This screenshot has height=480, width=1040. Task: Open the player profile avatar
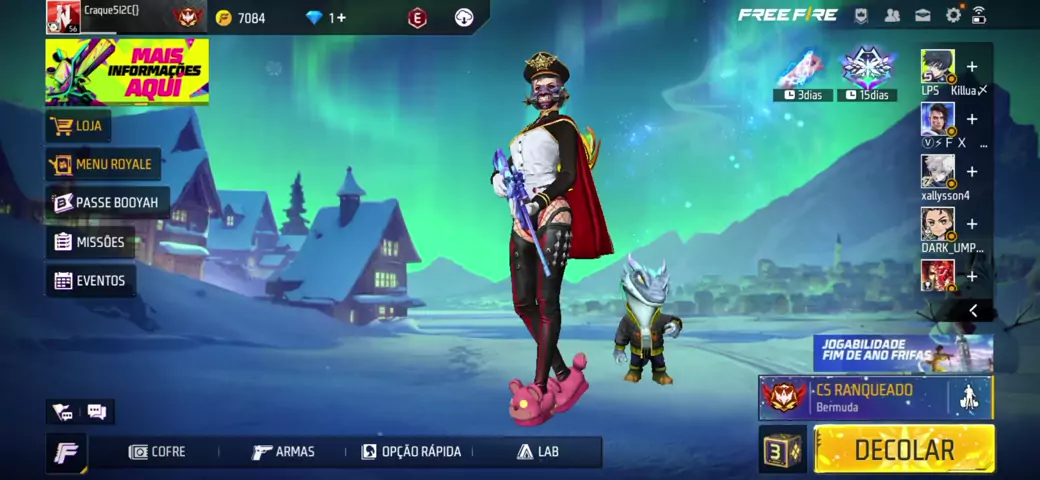63,16
